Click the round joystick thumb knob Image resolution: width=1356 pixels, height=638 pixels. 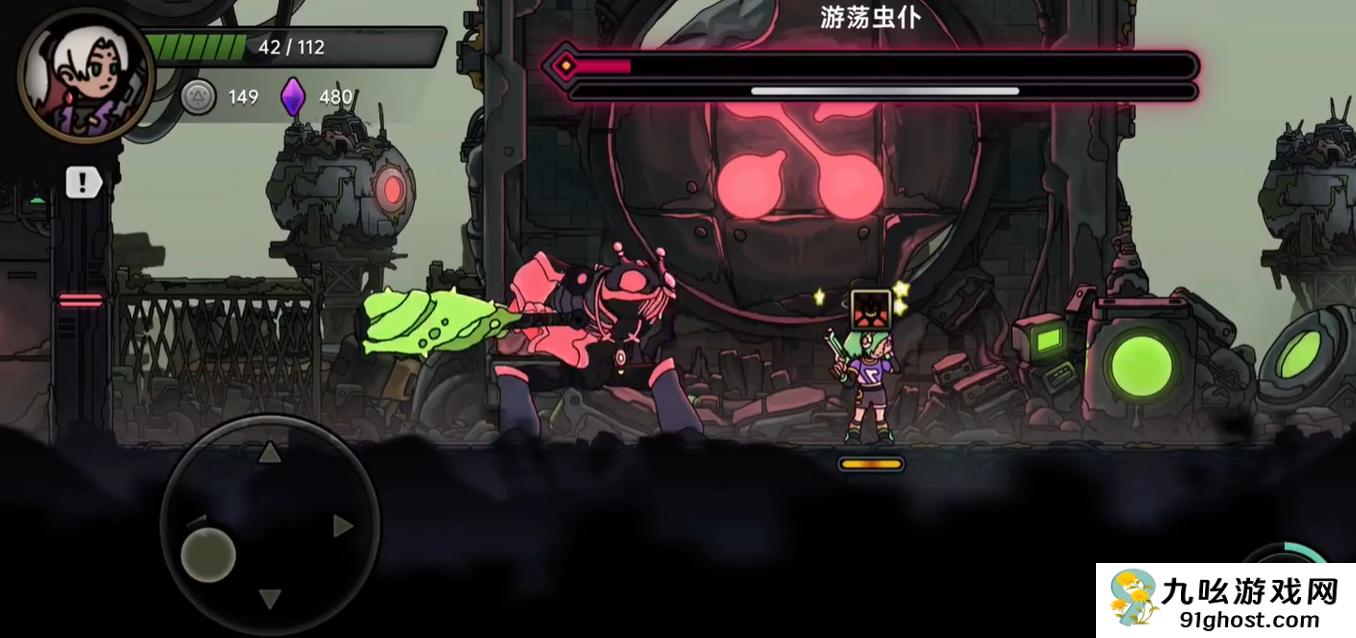(x=208, y=554)
